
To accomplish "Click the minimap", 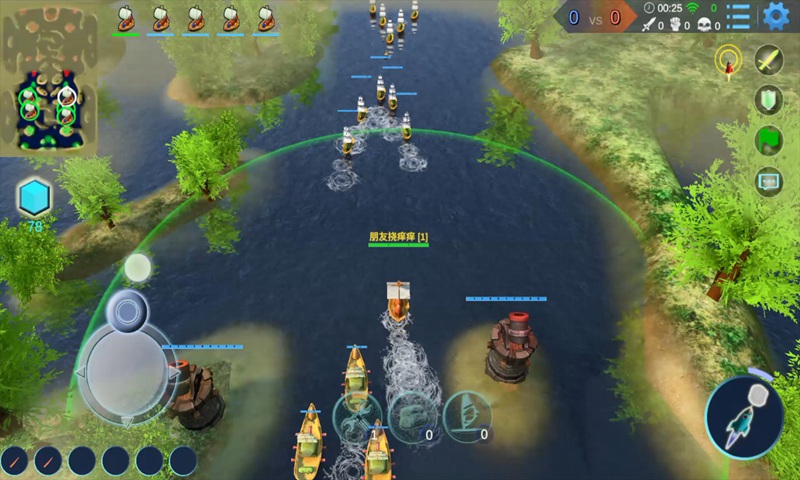I will [49, 80].
